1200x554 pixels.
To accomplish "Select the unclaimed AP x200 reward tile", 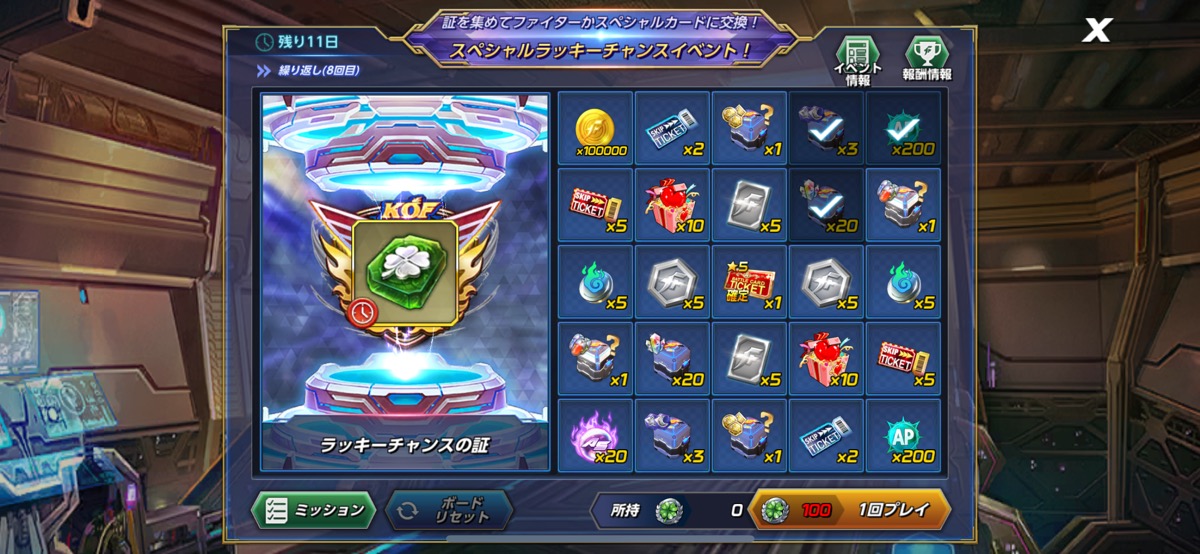I will (x=903, y=437).
